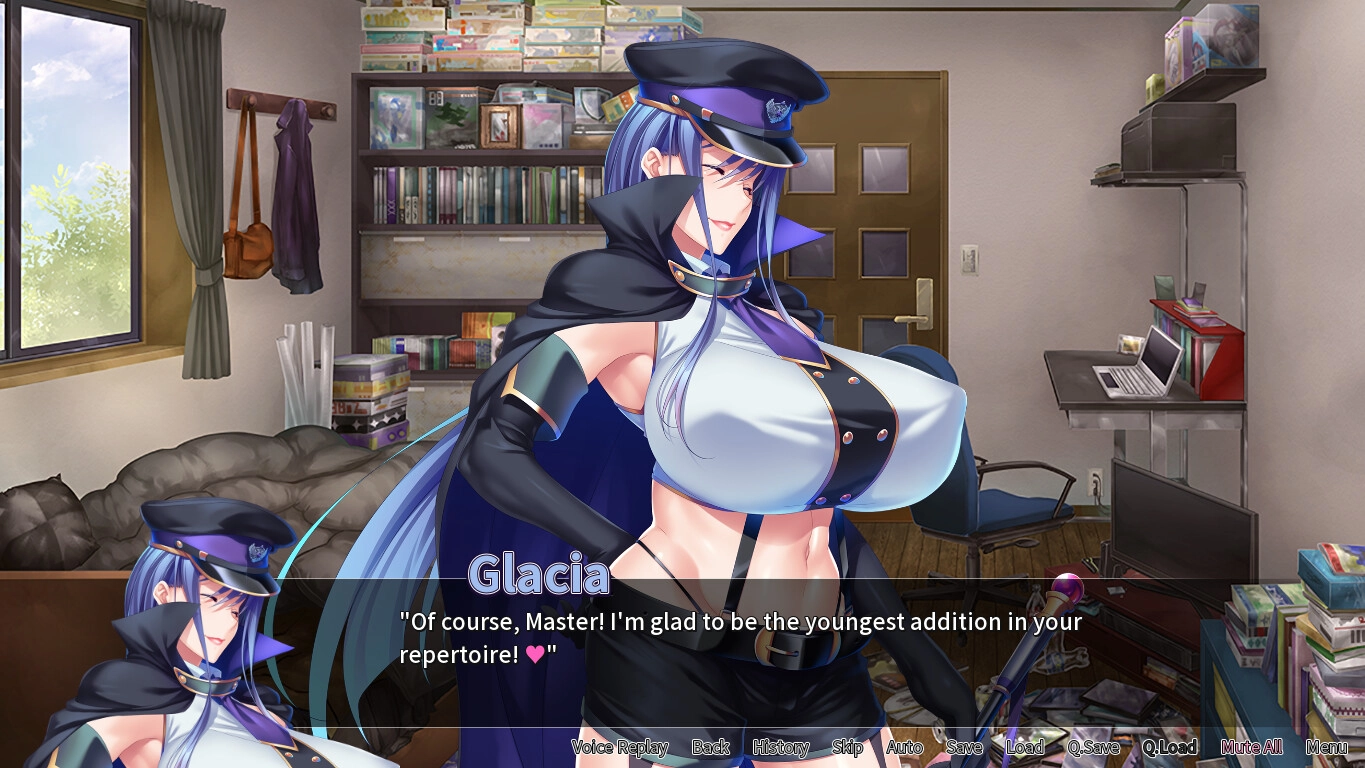Turn on Auto text advance
Viewport: 1365px width, 768px height.
pyautogui.click(x=904, y=747)
